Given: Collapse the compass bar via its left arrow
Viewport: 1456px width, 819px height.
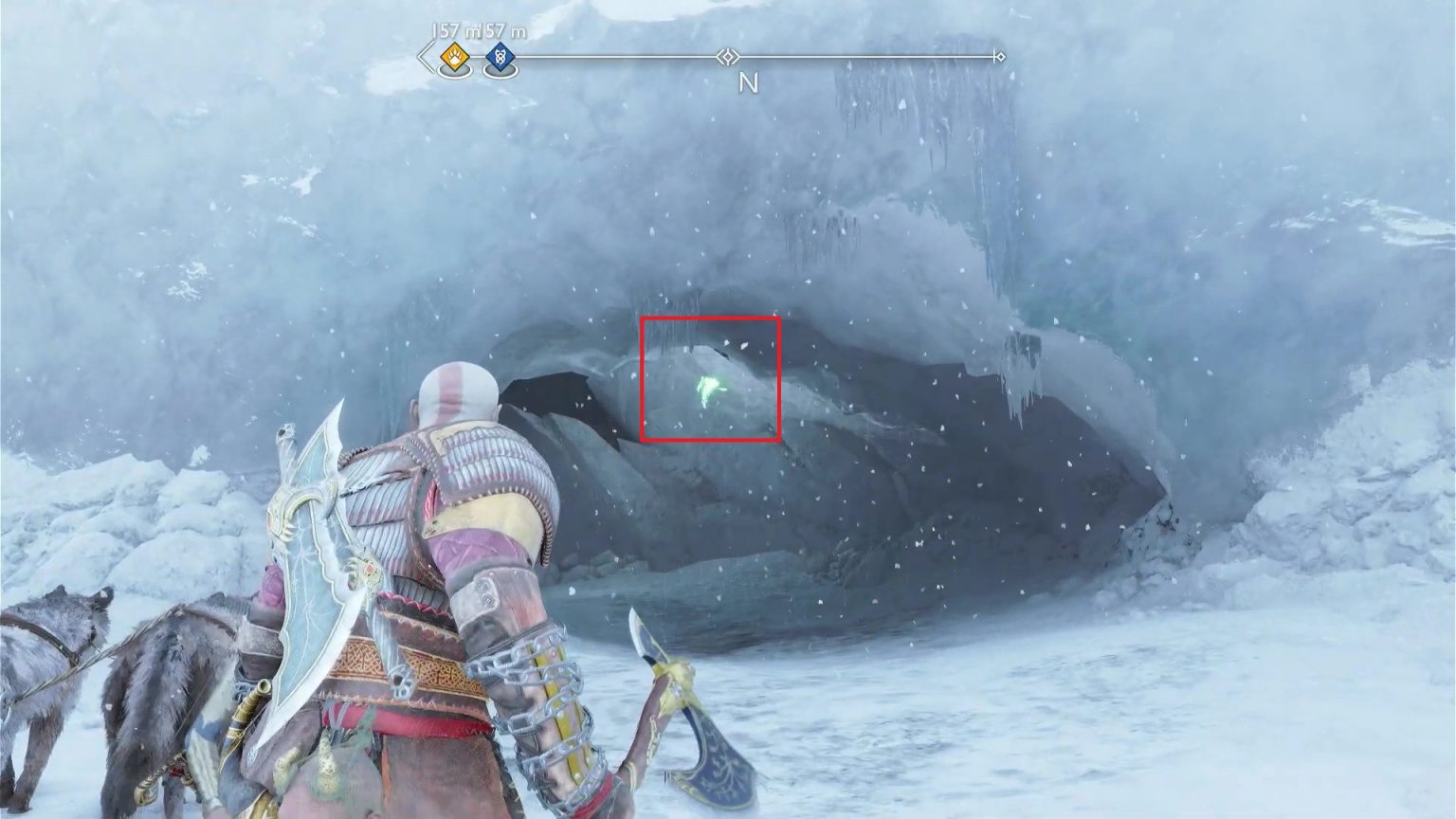Looking at the screenshot, I should tap(423, 57).
